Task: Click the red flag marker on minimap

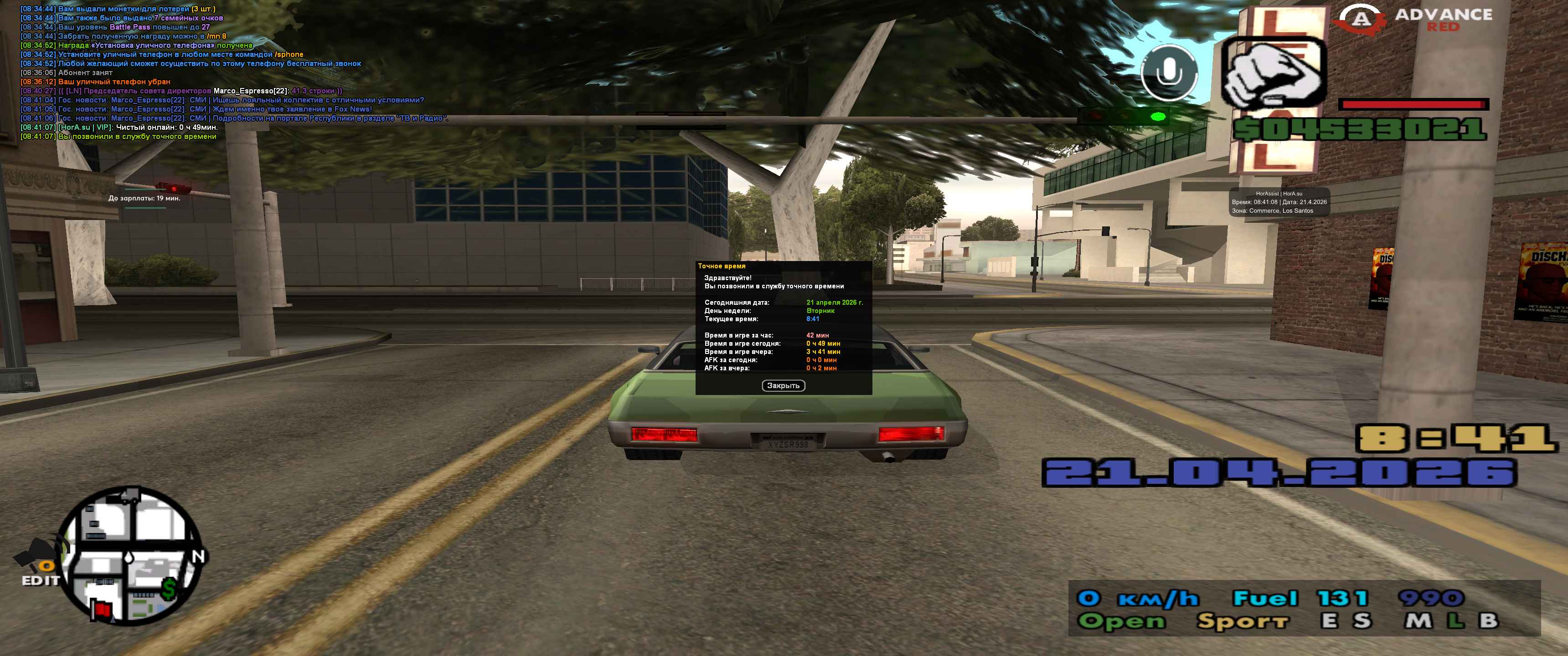Action: coord(102,609)
